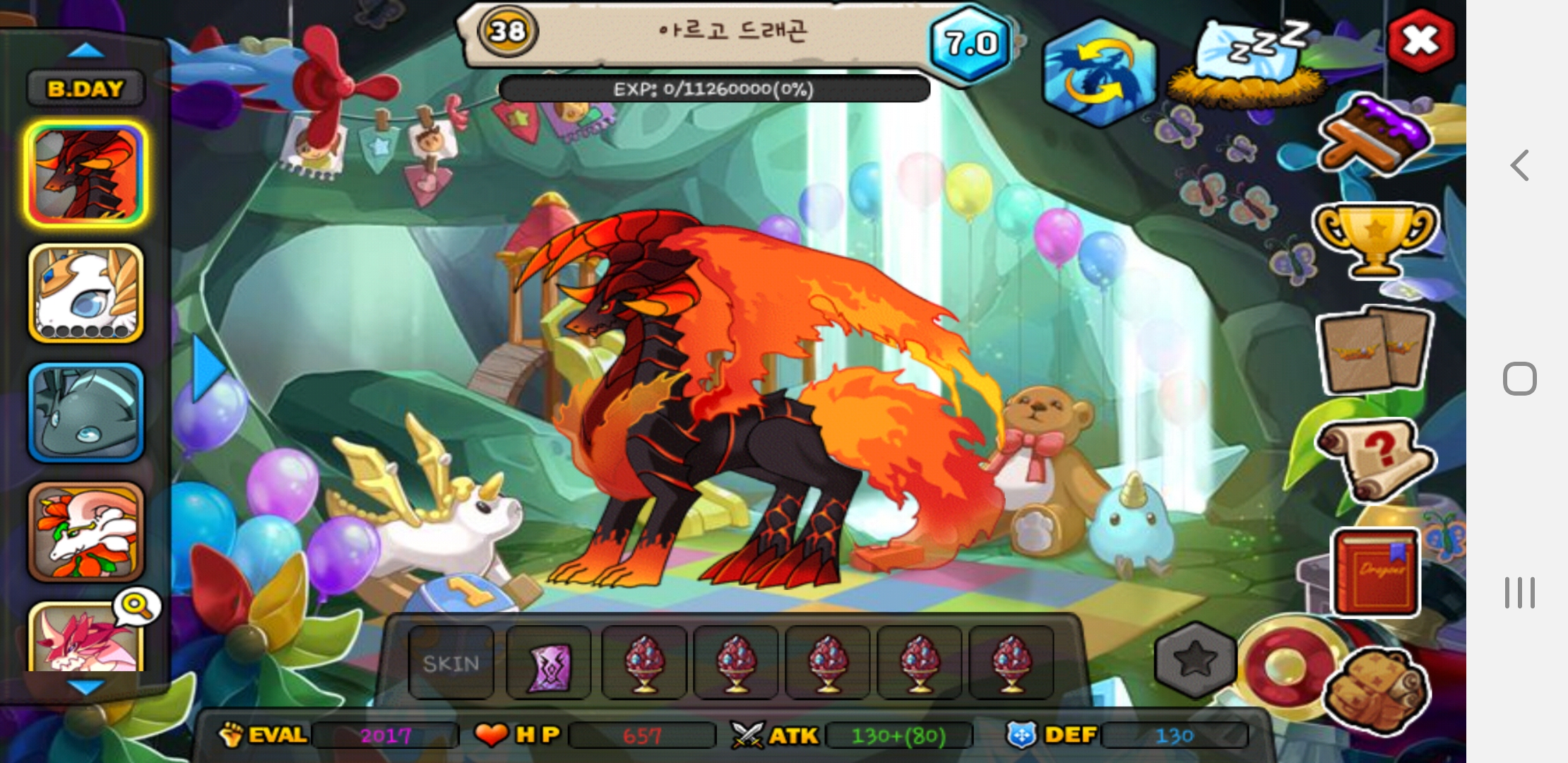This screenshot has height=763, width=1568.
Task: Select the dark teal dragon portrait
Action: pyautogui.click(x=86, y=413)
